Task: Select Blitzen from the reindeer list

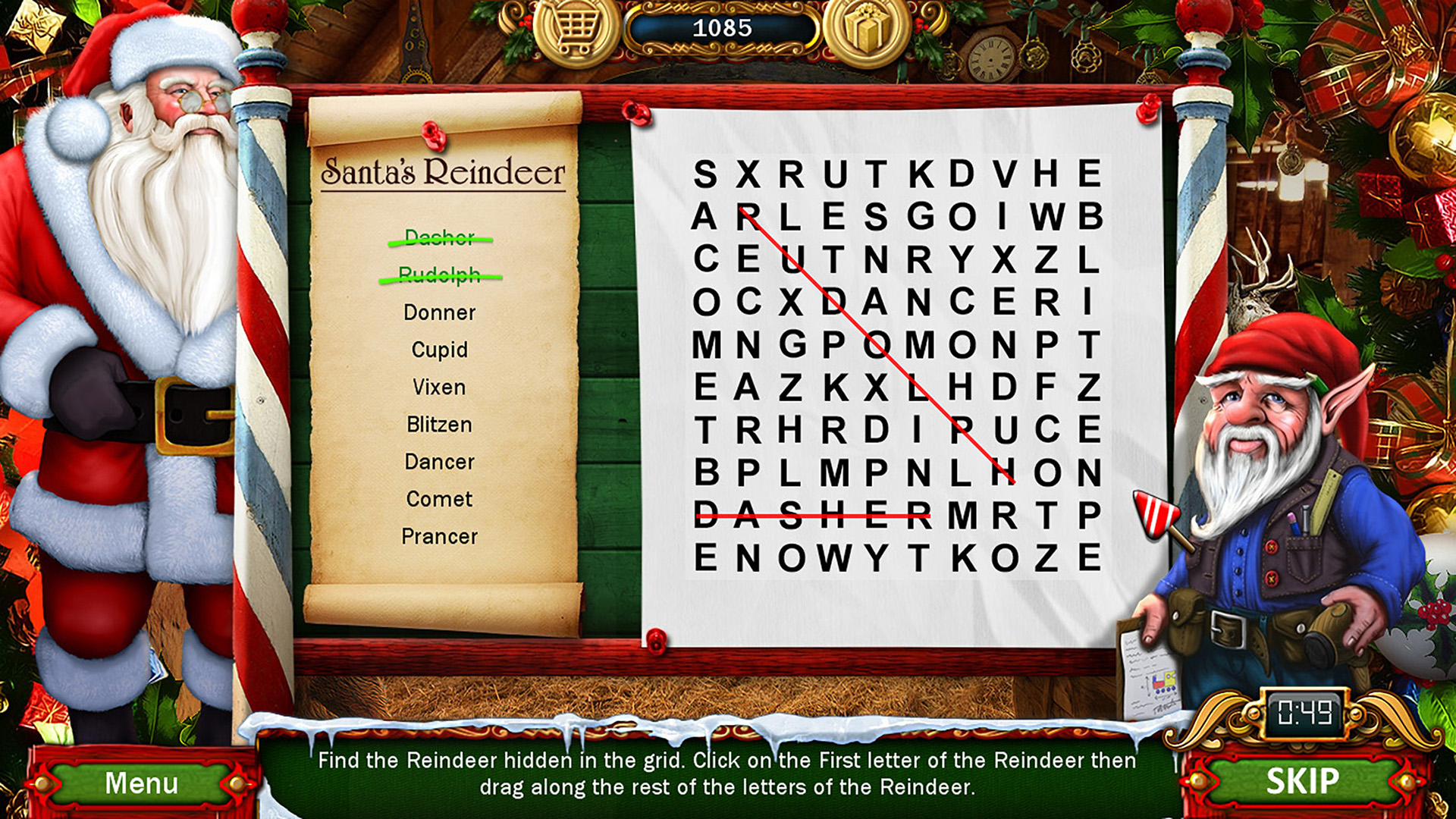Action: 438,425
